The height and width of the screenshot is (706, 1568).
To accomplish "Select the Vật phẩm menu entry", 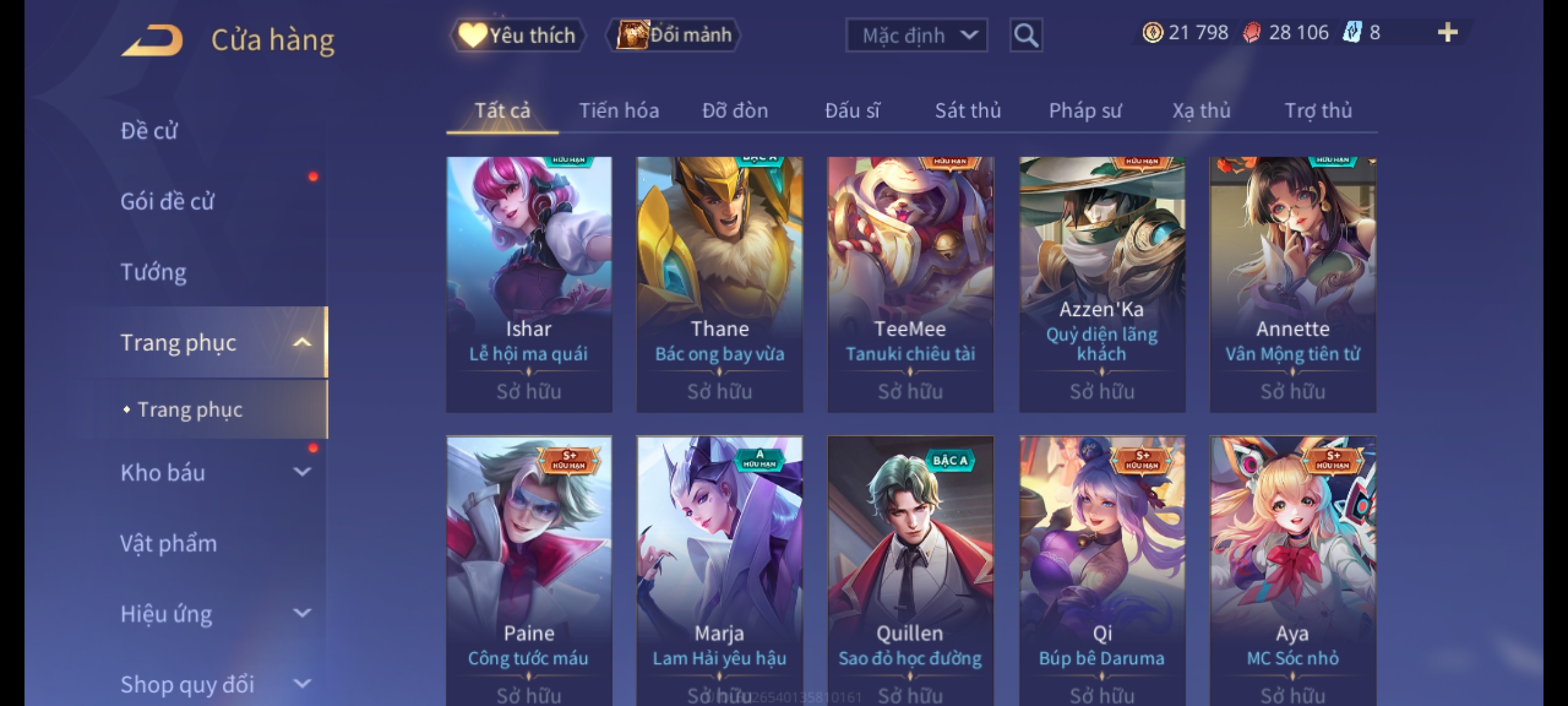I will (x=169, y=544).
